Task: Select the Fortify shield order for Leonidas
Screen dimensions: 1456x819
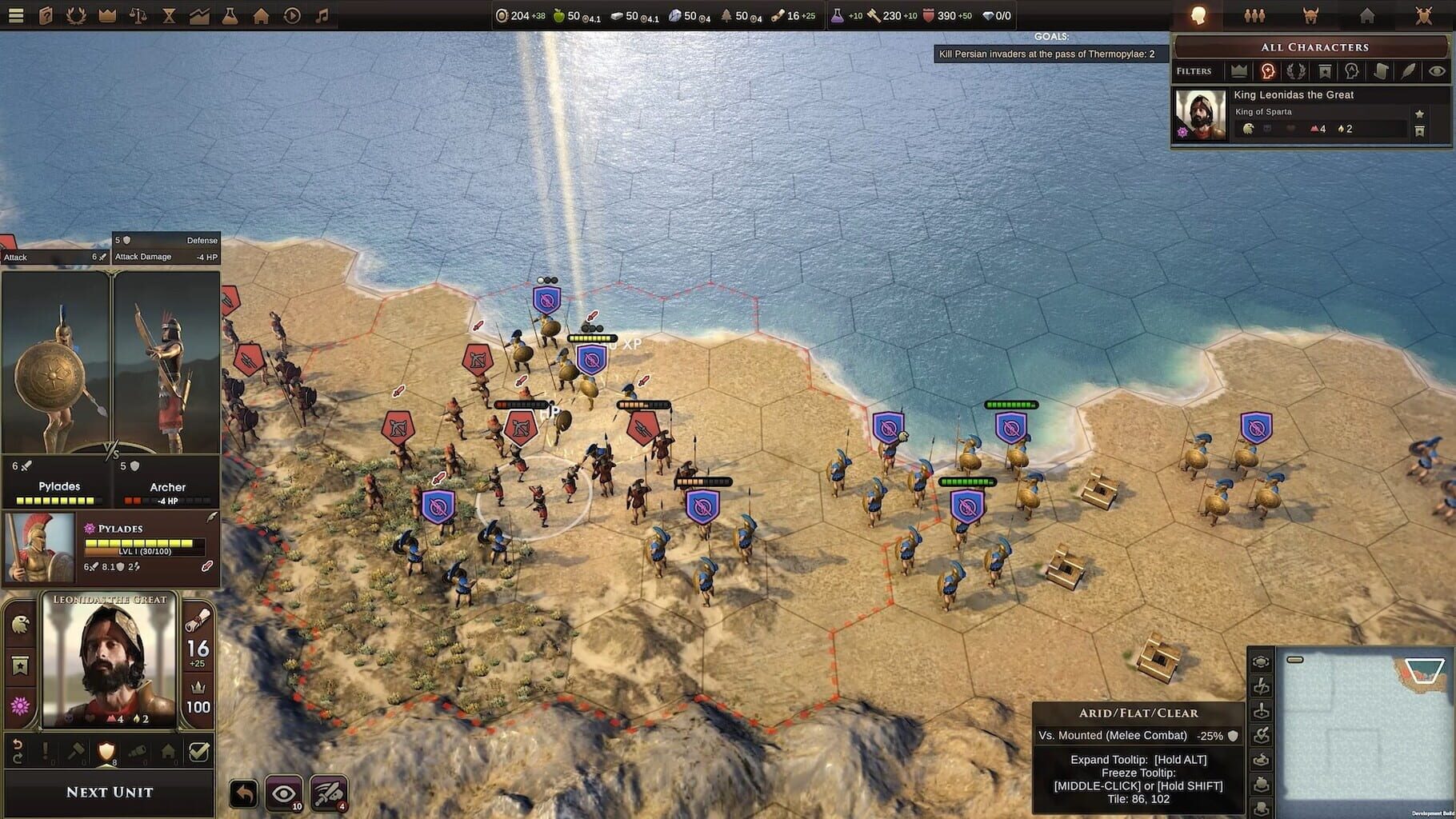Action: [106, 751]
